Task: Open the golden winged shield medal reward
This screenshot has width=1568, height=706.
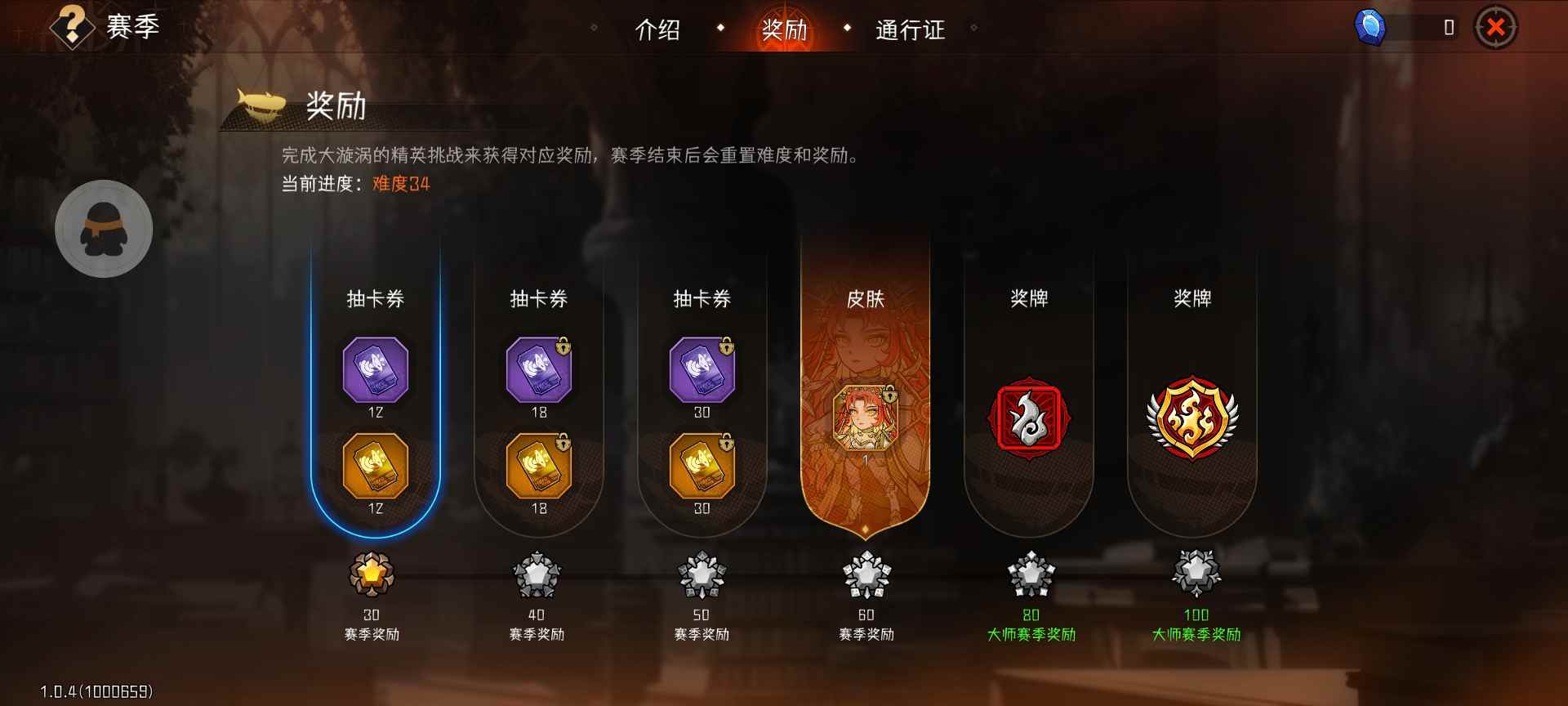Action: point(1193,417)
